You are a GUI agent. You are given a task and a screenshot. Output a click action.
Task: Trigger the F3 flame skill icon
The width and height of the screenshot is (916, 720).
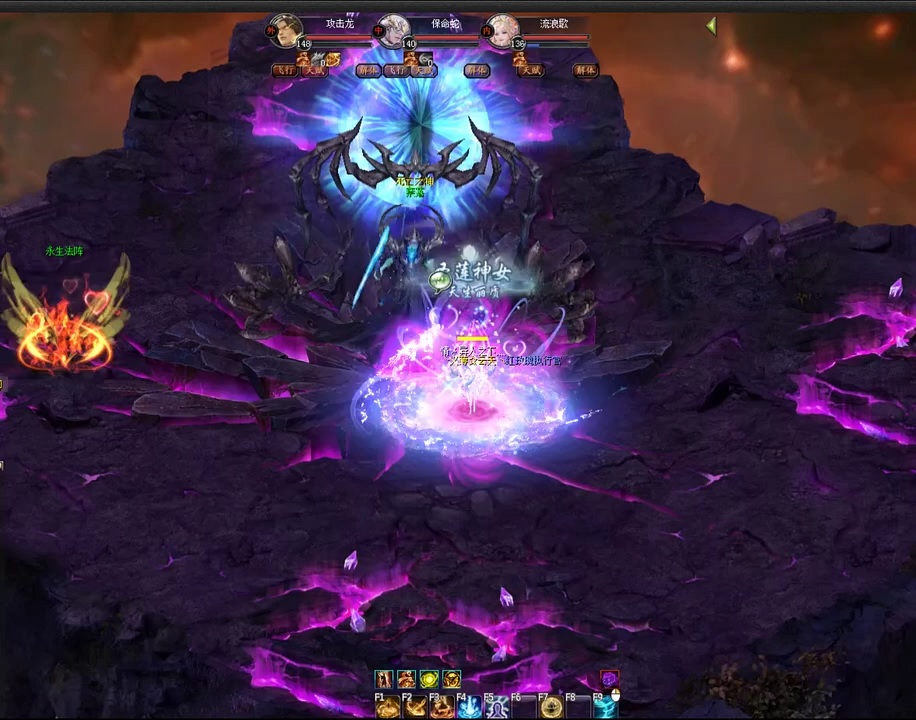443,708
